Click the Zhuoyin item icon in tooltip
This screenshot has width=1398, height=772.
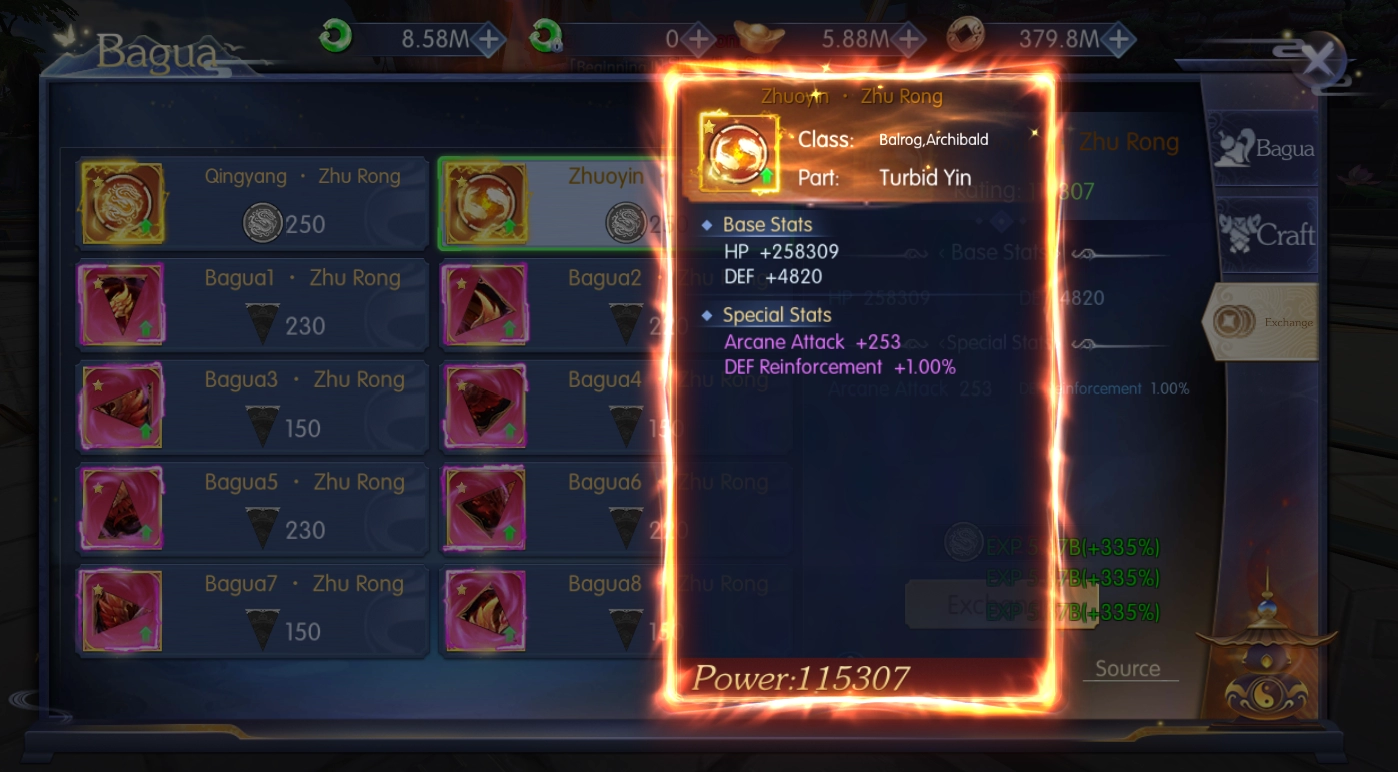(738, 152)
